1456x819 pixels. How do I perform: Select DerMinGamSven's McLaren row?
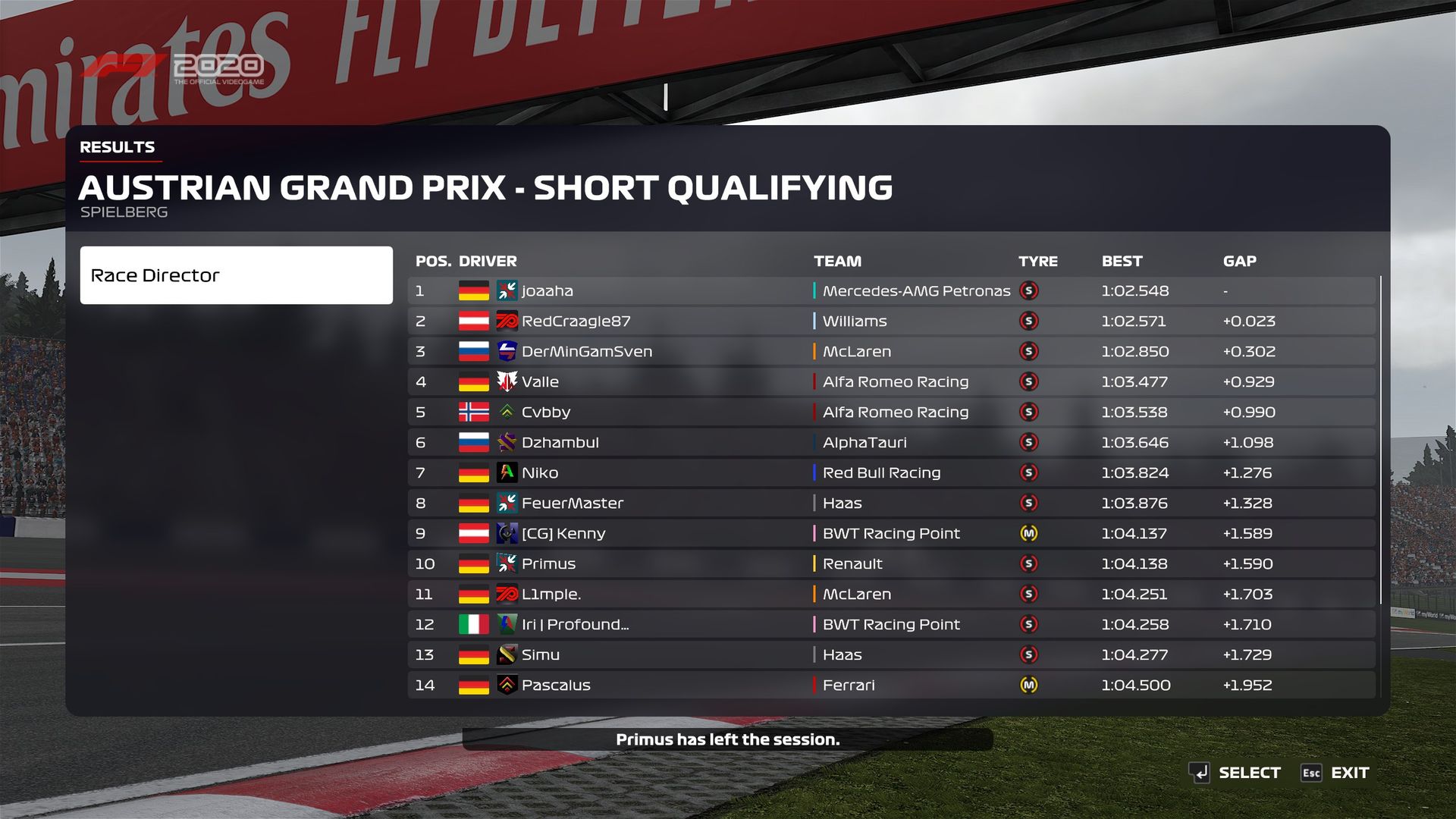891,352
